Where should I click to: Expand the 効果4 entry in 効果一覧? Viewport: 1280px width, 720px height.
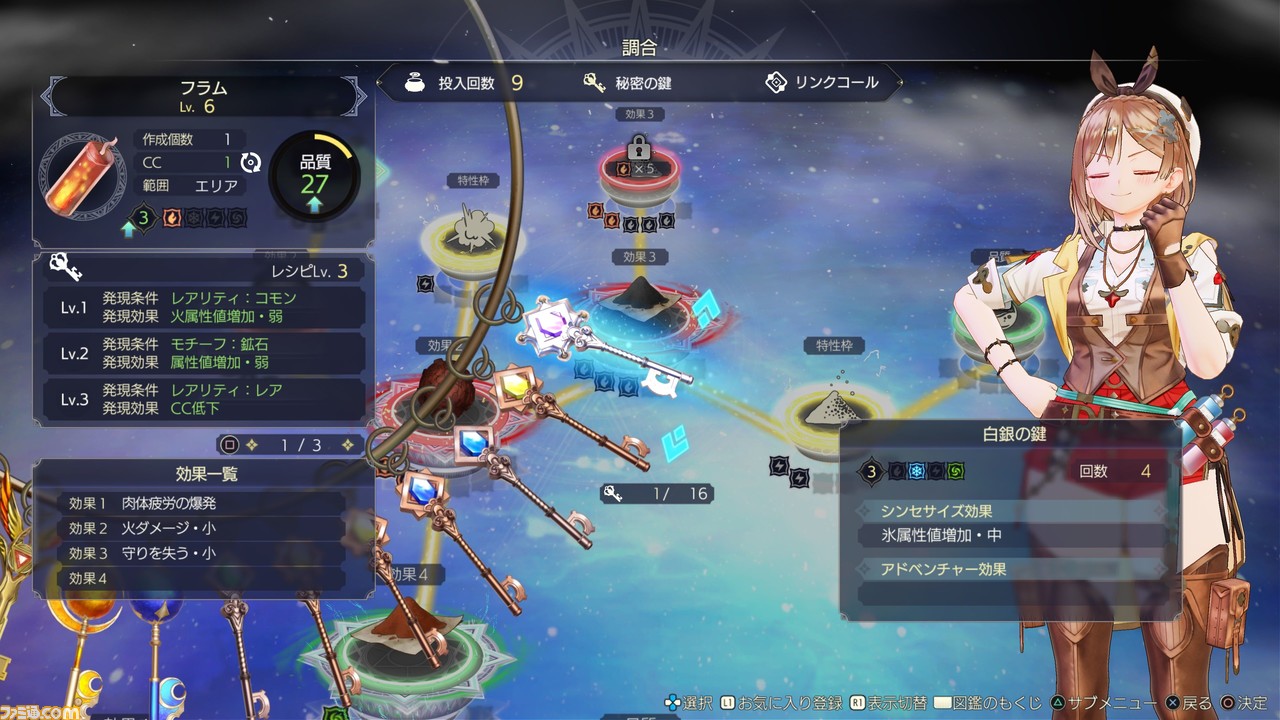coord(200,579)
